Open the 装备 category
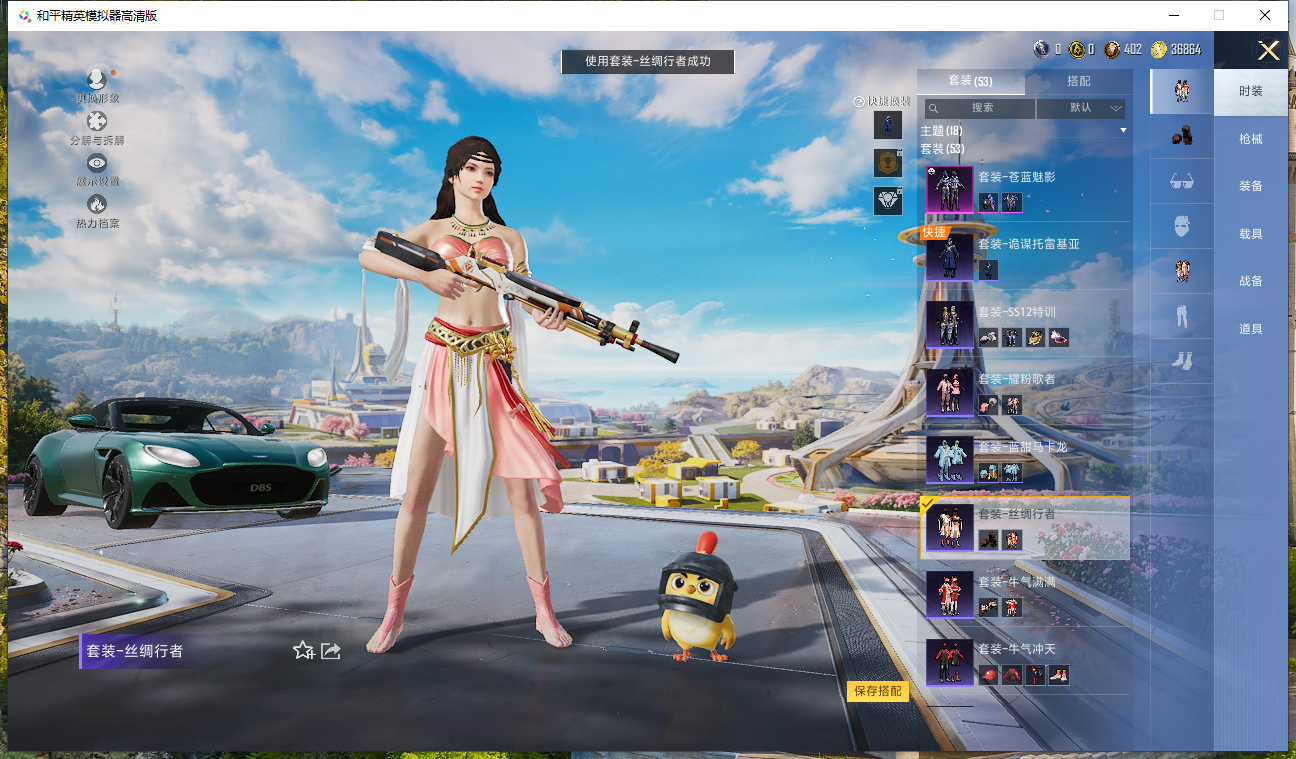 pyautogui.click(x=1250, y=186)
